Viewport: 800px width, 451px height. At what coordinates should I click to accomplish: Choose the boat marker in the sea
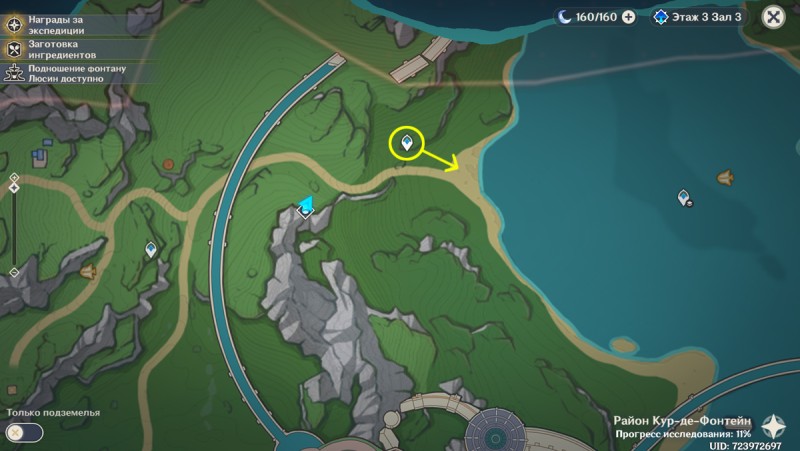tap(726, 178)
